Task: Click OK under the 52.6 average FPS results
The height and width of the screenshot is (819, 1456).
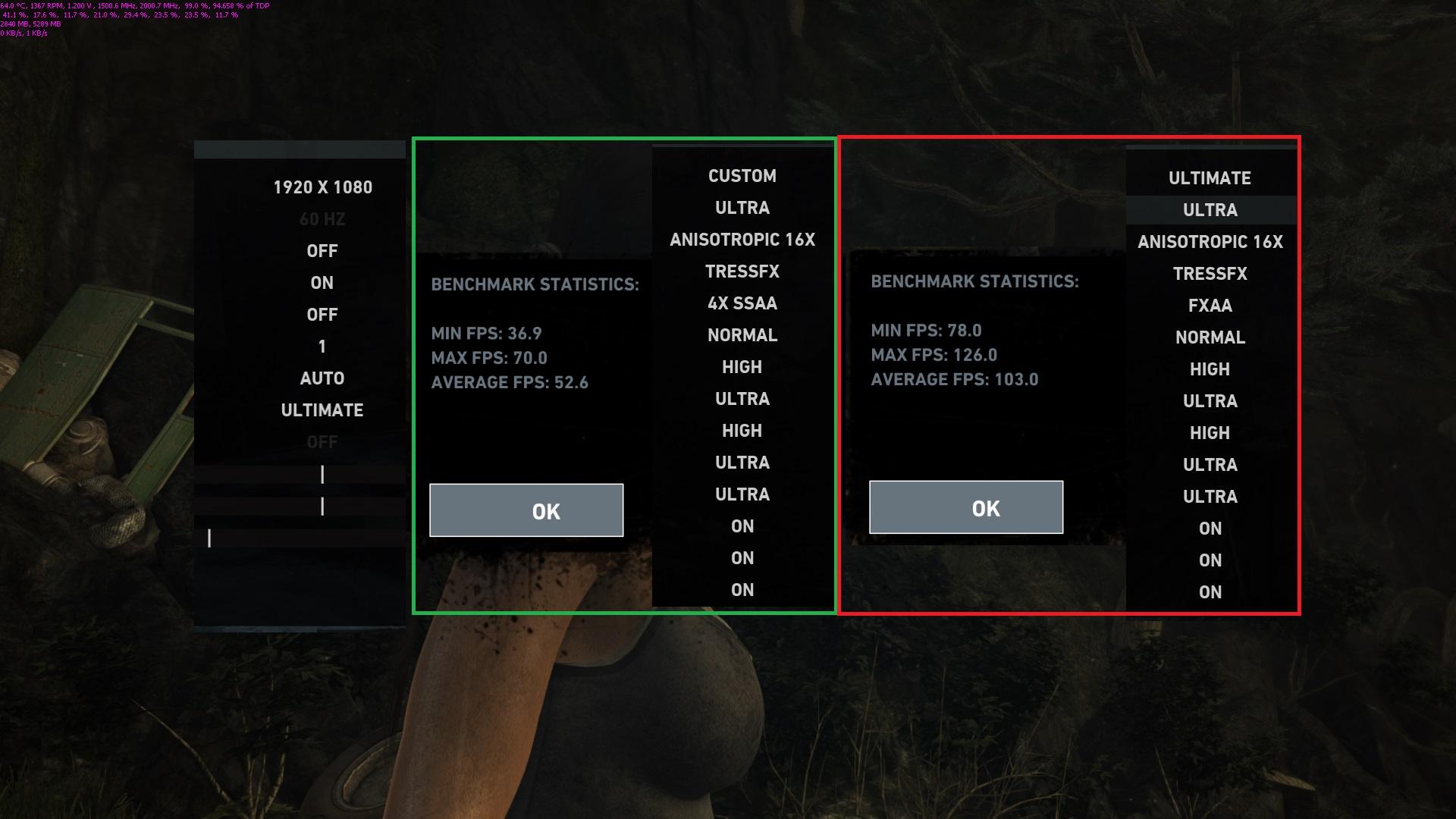Action: coord(526,510)
